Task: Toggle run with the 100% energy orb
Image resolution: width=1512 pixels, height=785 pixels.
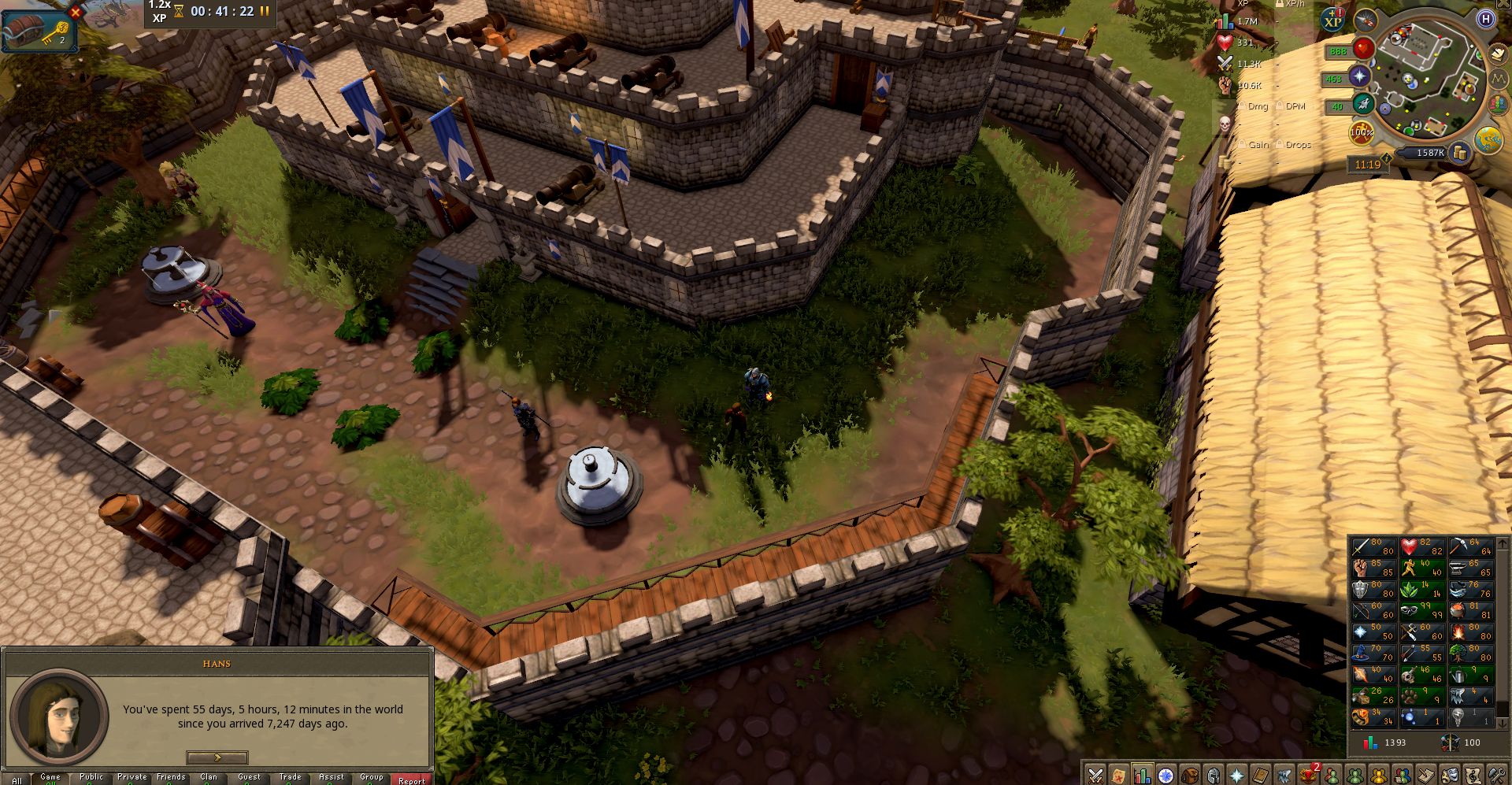Action: [1361, 132]
